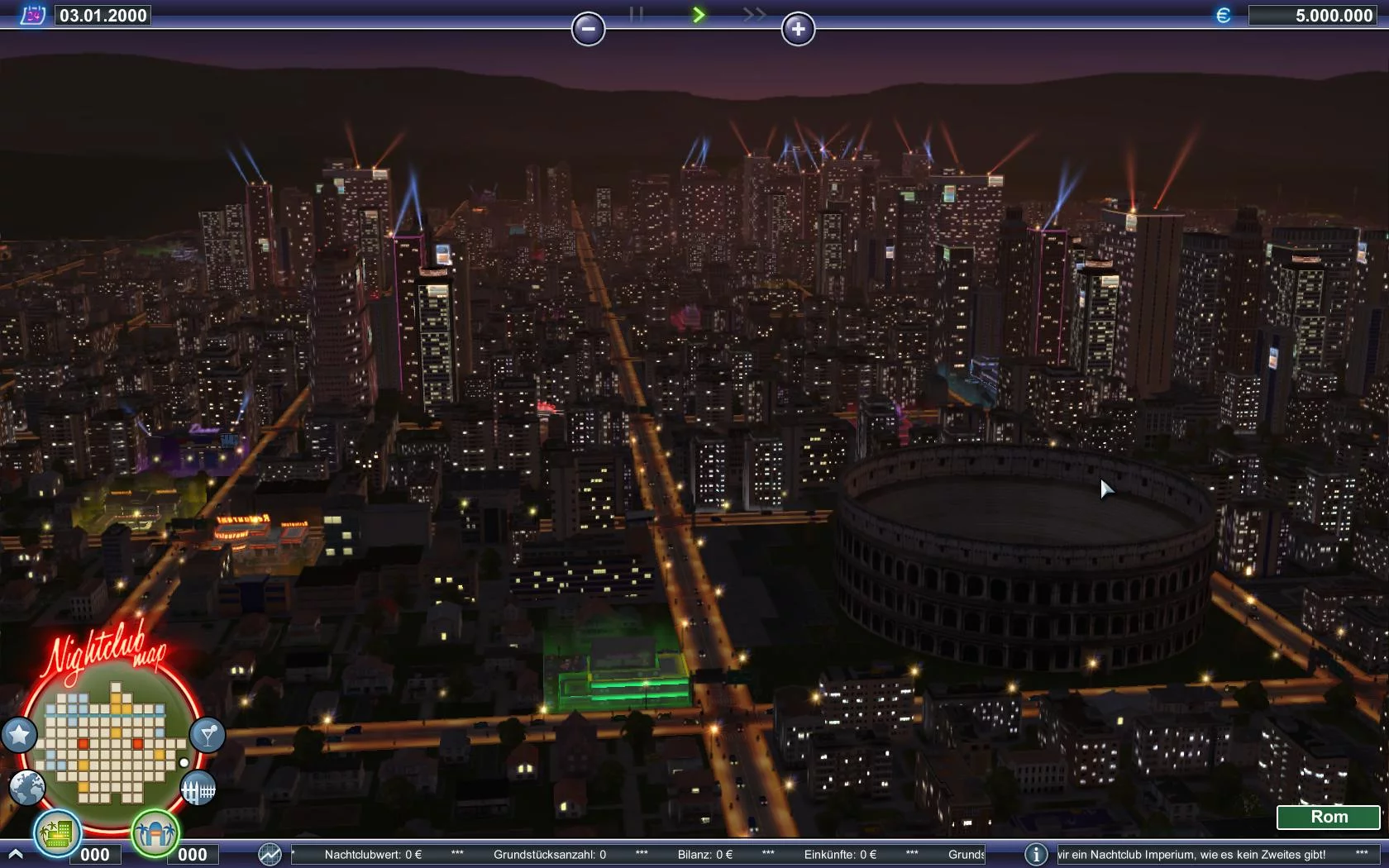Open the nightclub entrance with palms button
This screenshot has width=1389, height=868.
point(155,832)
